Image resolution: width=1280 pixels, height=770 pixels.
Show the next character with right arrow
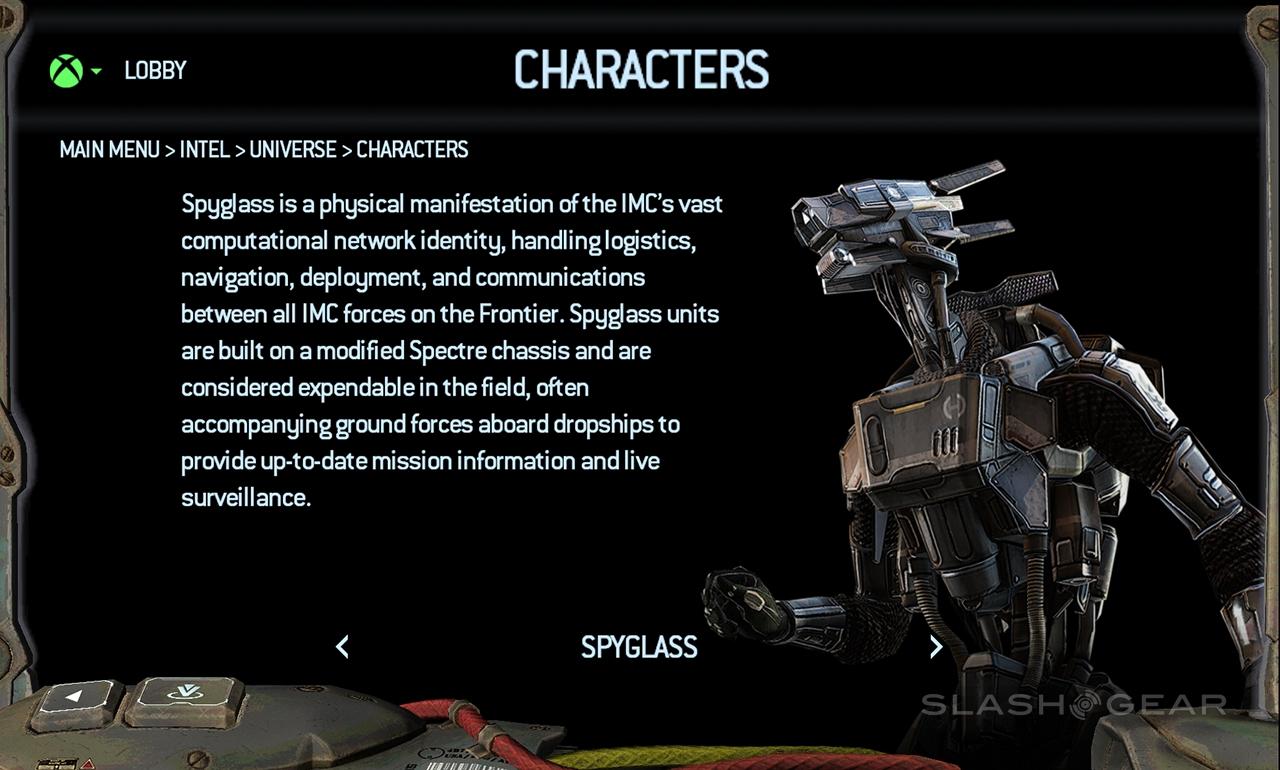936,647
